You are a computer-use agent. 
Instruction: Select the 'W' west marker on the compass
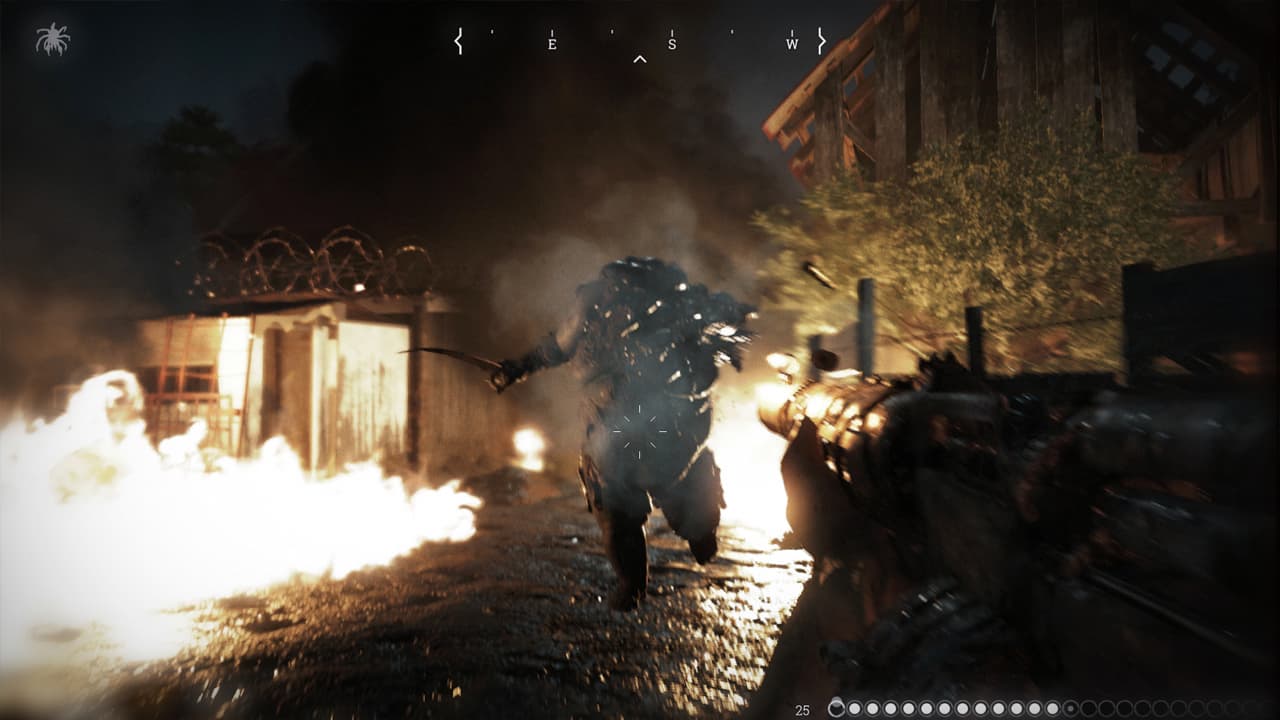pos(790,44)
